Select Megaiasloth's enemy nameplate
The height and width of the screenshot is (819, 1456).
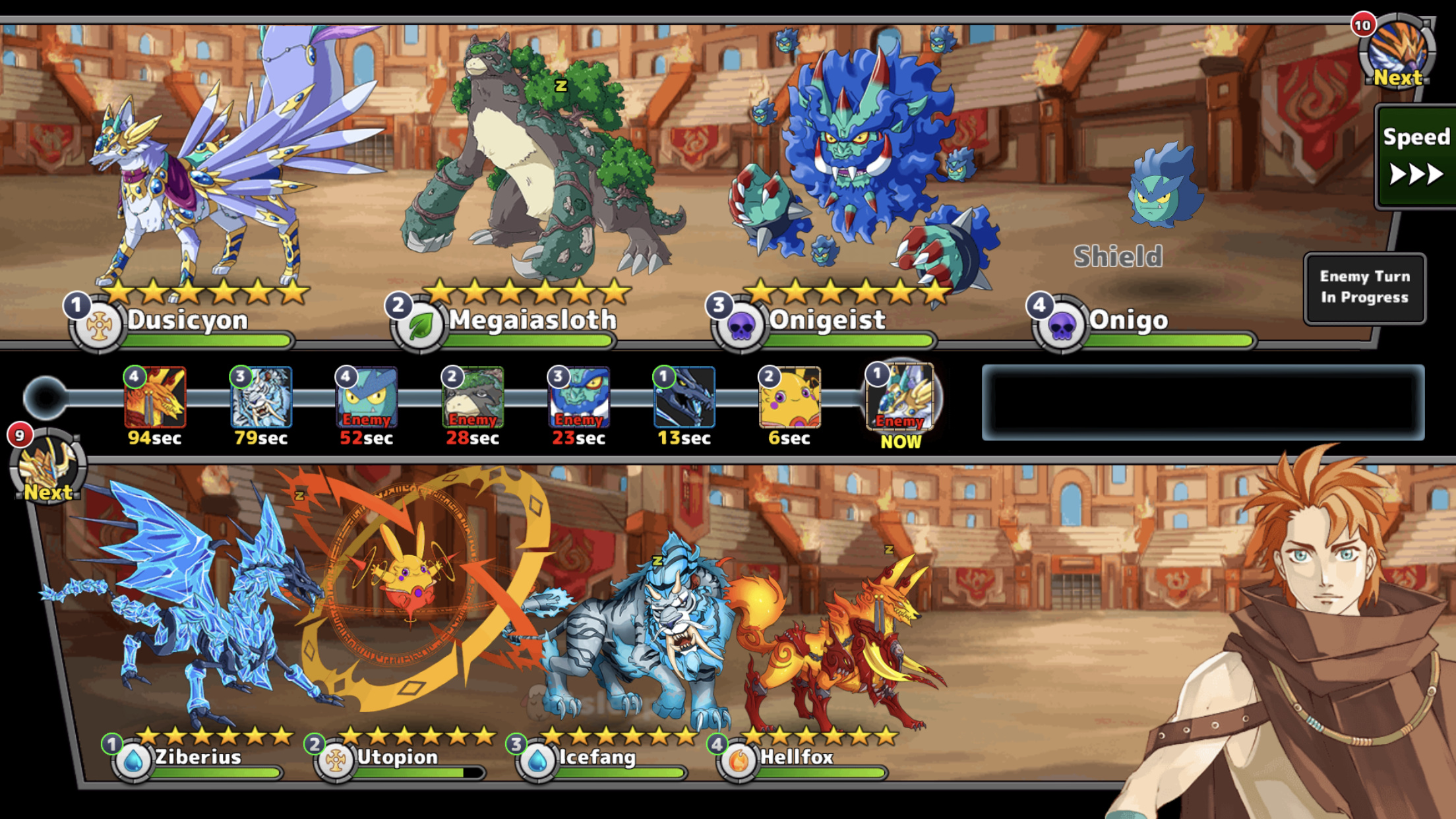pyautogui.click(x=531, y=321)
